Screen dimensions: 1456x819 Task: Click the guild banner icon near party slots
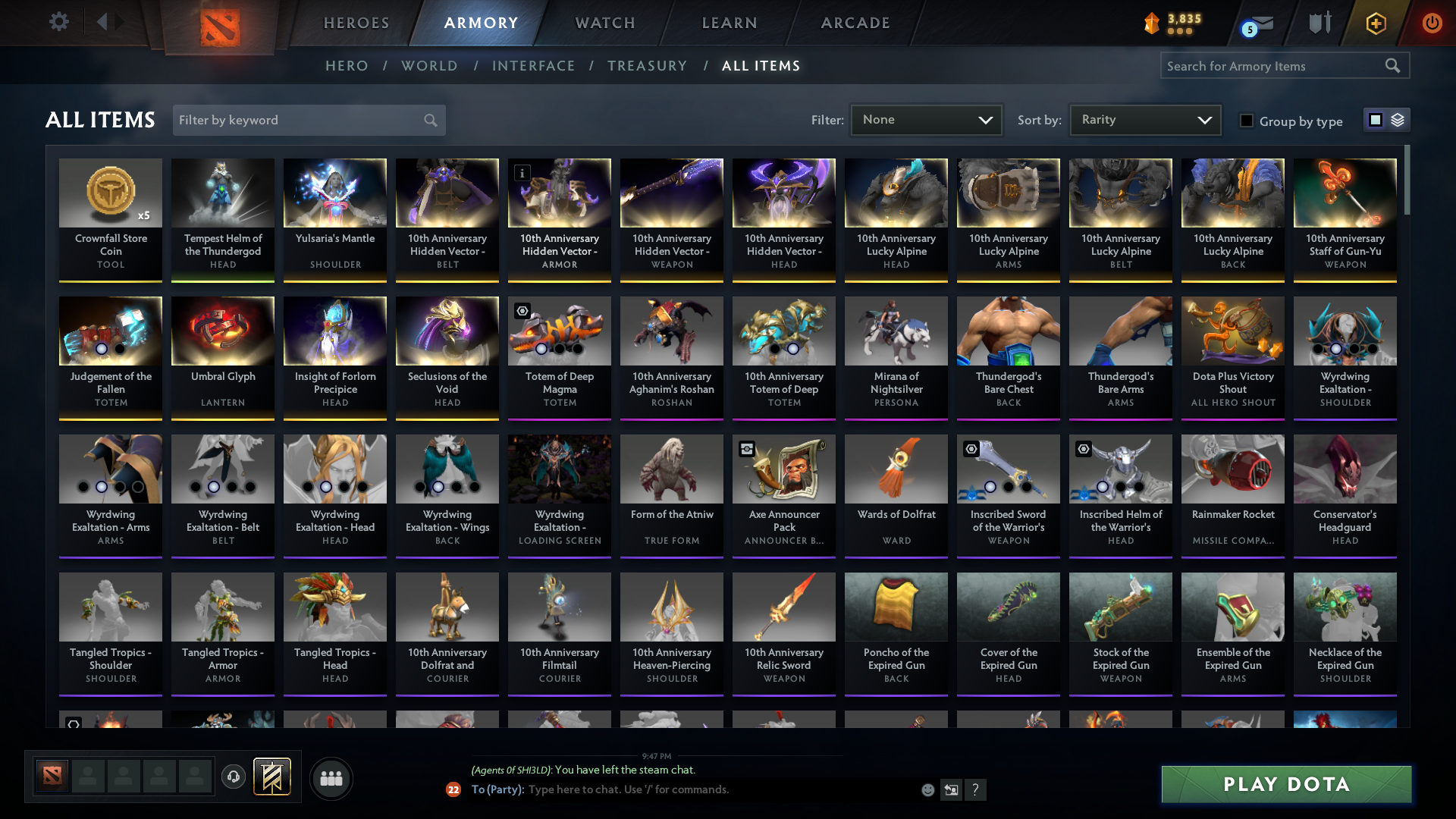[273, 778]
